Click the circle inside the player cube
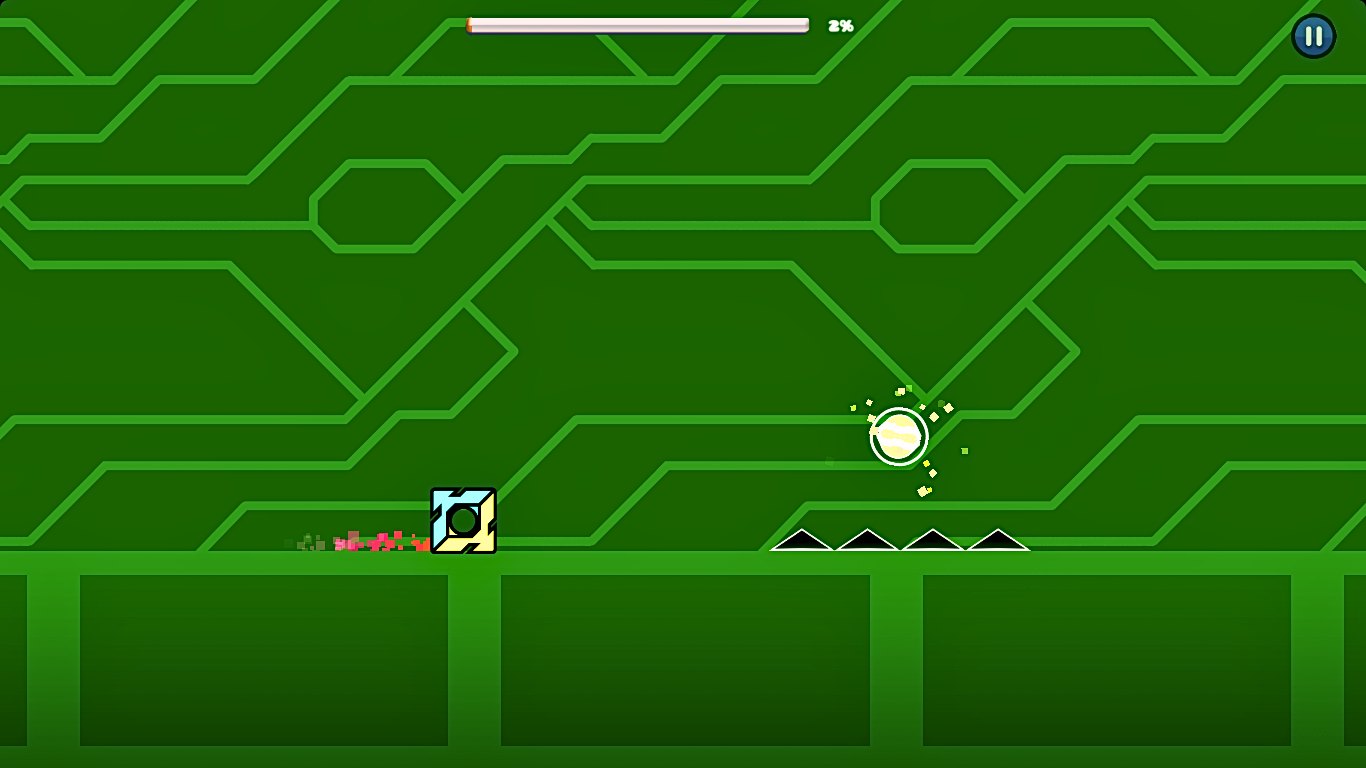1366x768 pixels. [462, 522]
